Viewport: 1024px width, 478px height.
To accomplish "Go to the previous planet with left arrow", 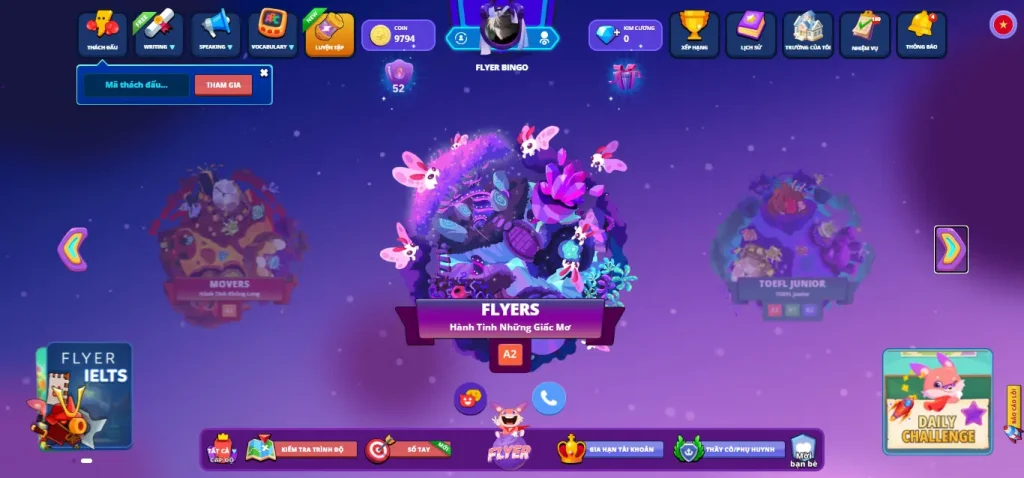I will point(73,249).
